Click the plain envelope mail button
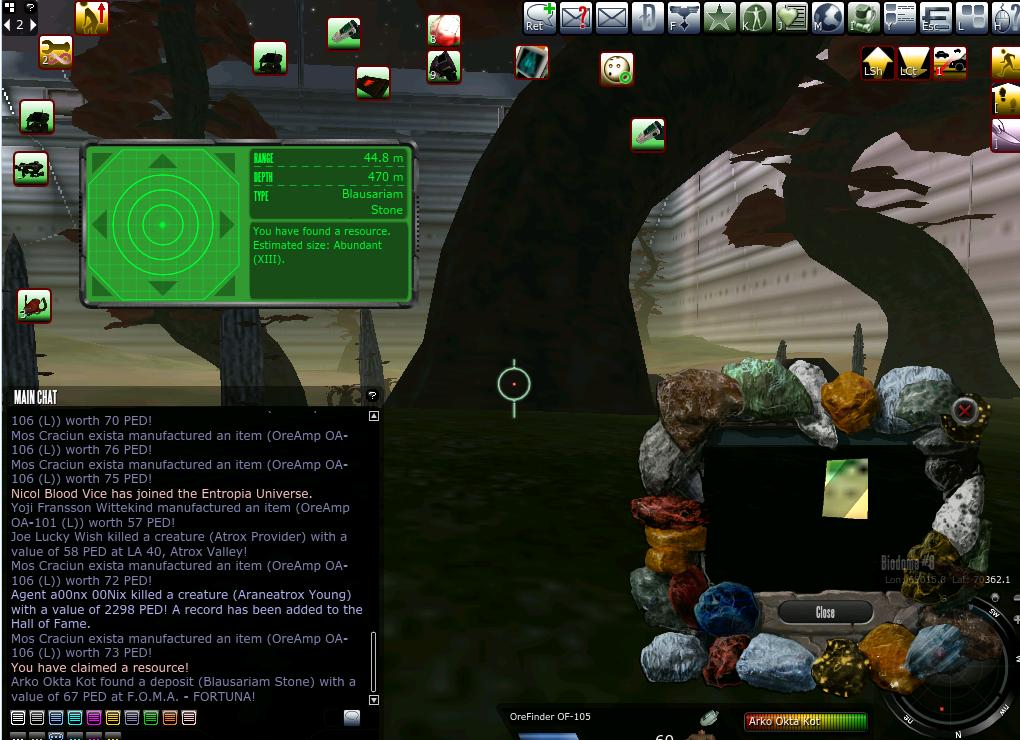1020x740 pixels. [611, 17]
